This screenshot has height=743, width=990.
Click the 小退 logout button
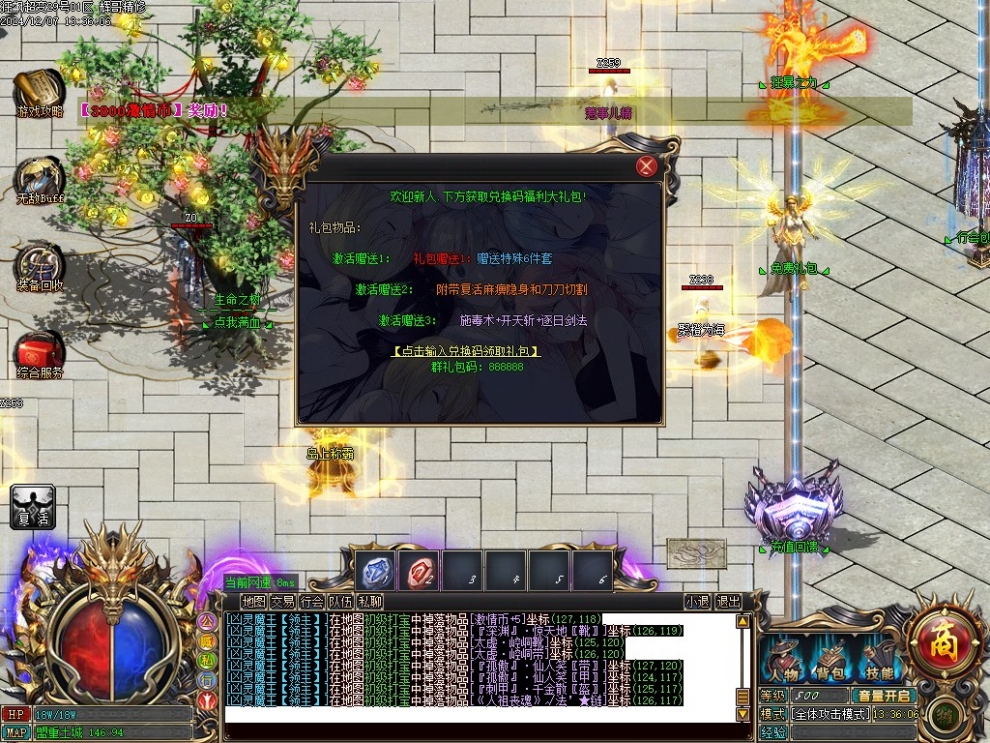click(x=698, y=602)
